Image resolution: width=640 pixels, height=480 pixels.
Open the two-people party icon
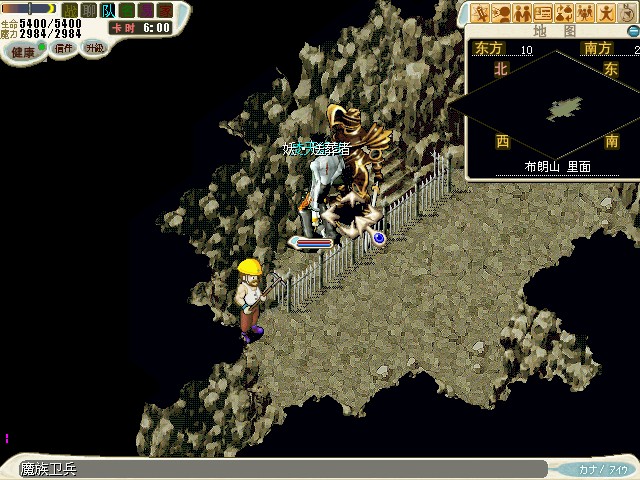pos(522,13)
